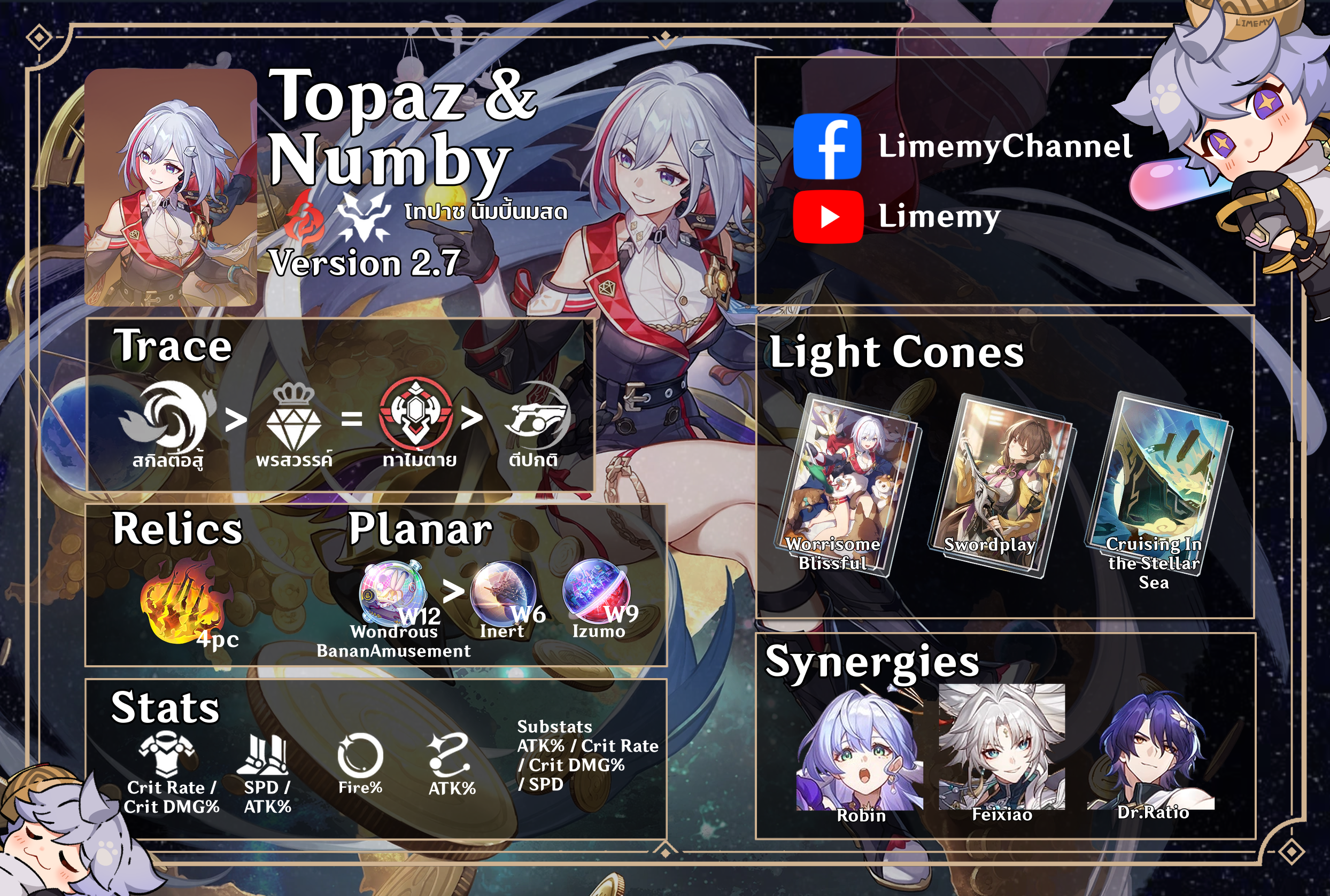Pick Dr. Ratio's synergy portrait
The width and height of the screenshot is (1330, 896).
[1151, 749]
